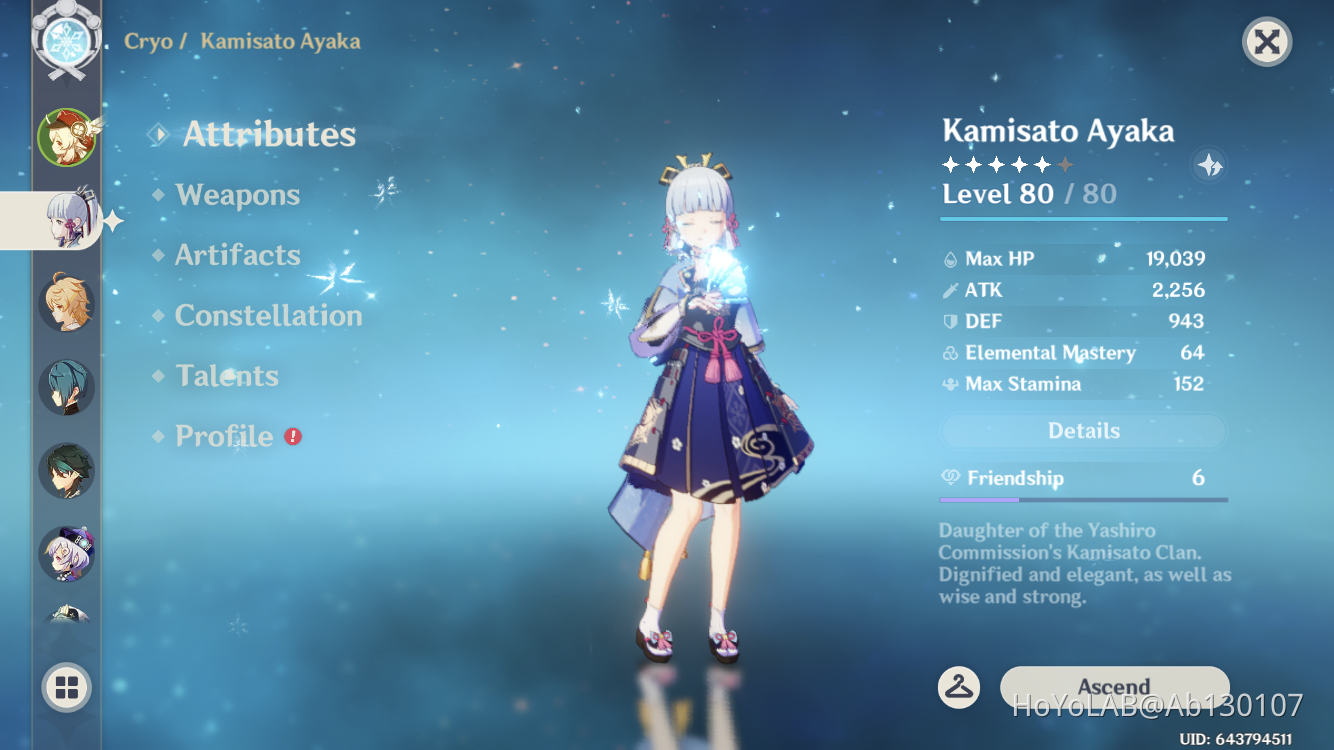Open Klee's character portrait in the sidebar

(67, 137)
